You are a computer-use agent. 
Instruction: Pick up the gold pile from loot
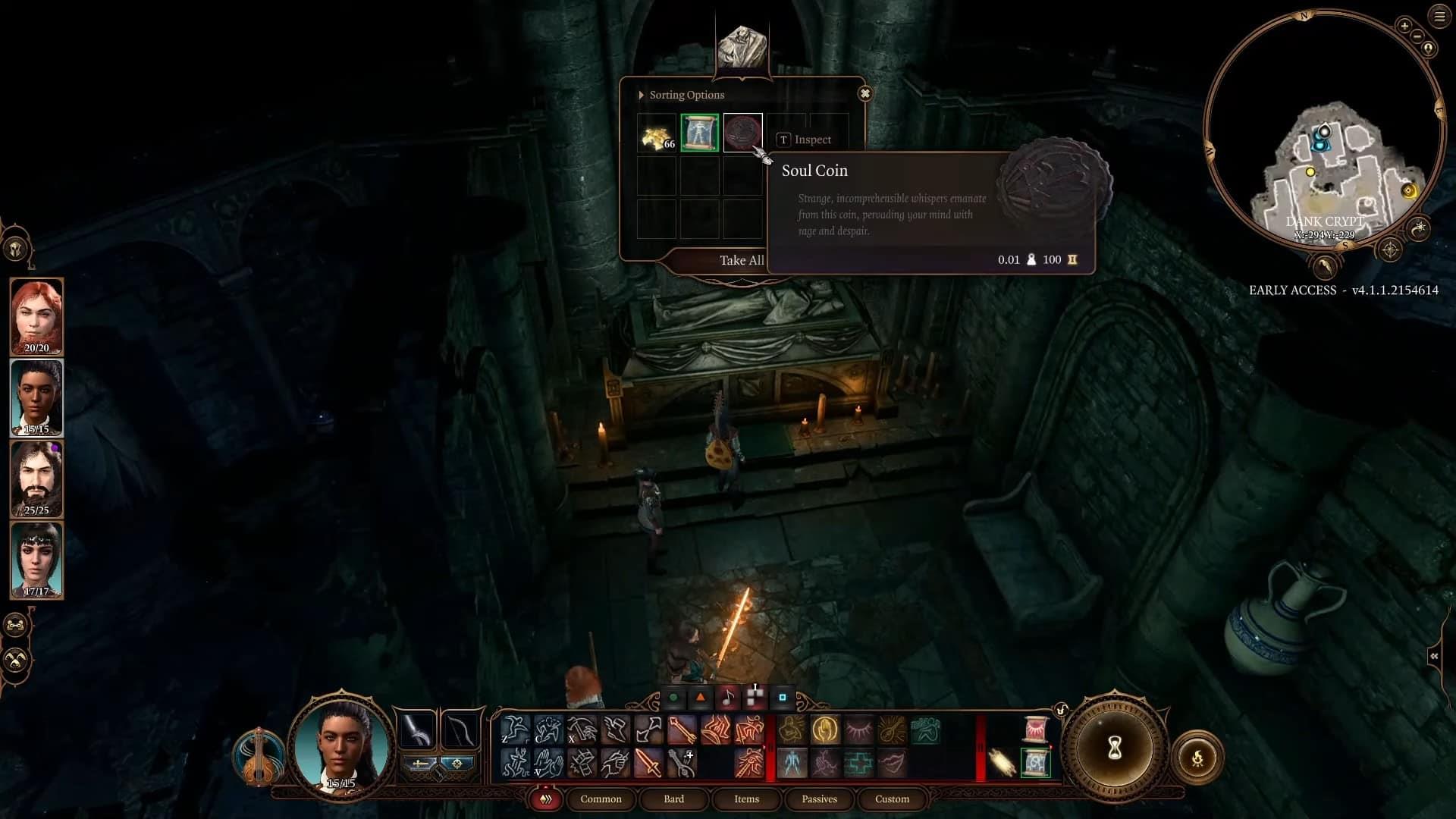[x=657, y=134]
